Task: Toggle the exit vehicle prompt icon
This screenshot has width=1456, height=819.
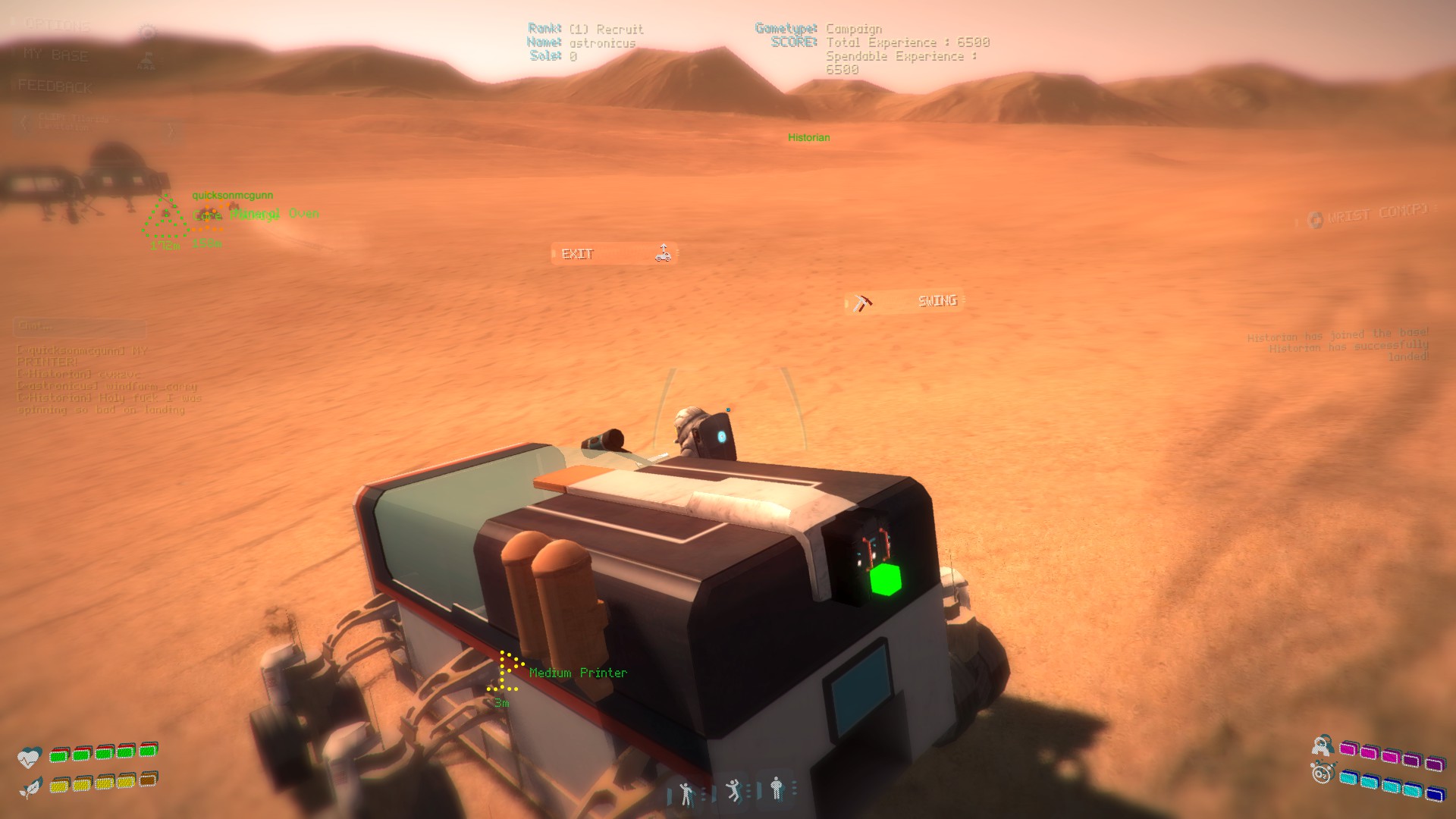Action: point(664,253)
